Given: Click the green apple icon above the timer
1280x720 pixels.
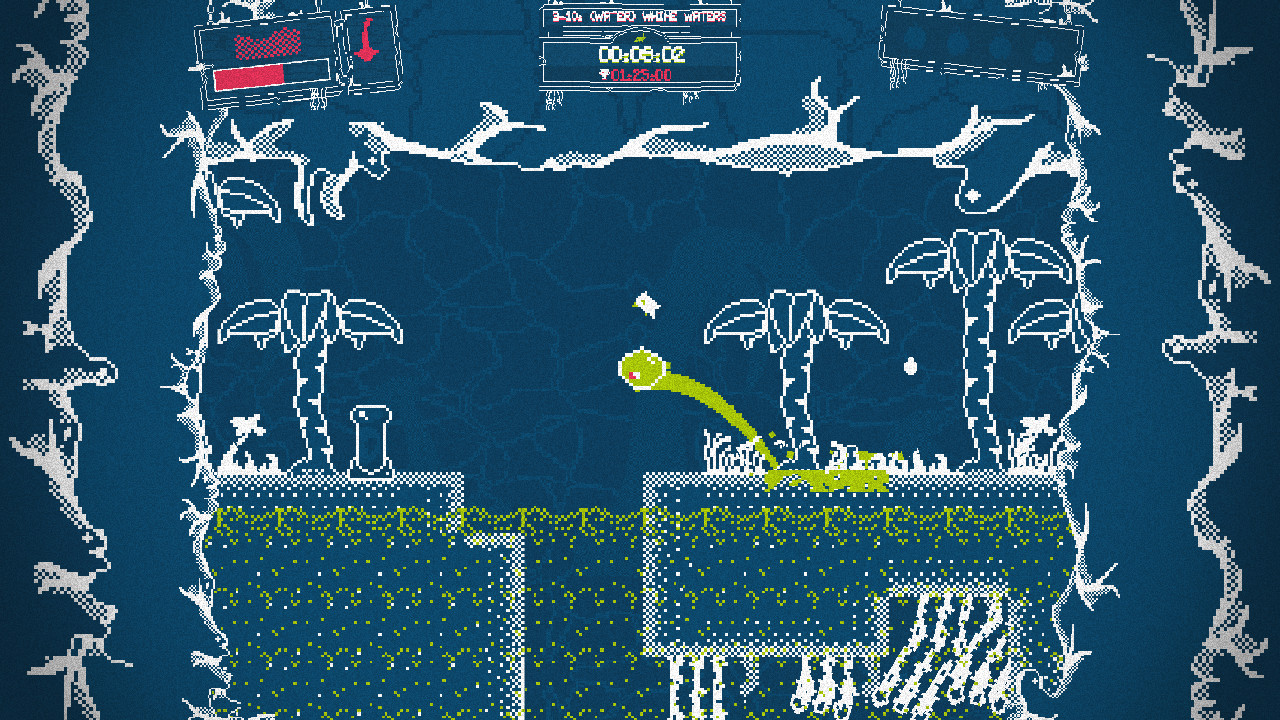Looking at the screenshot, I should 640,38.
